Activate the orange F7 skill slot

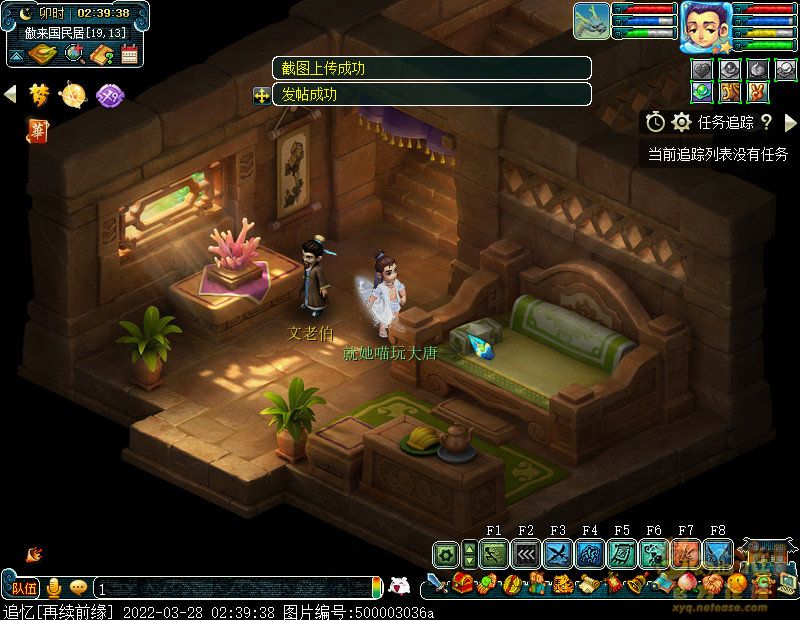tap(686, 553)
